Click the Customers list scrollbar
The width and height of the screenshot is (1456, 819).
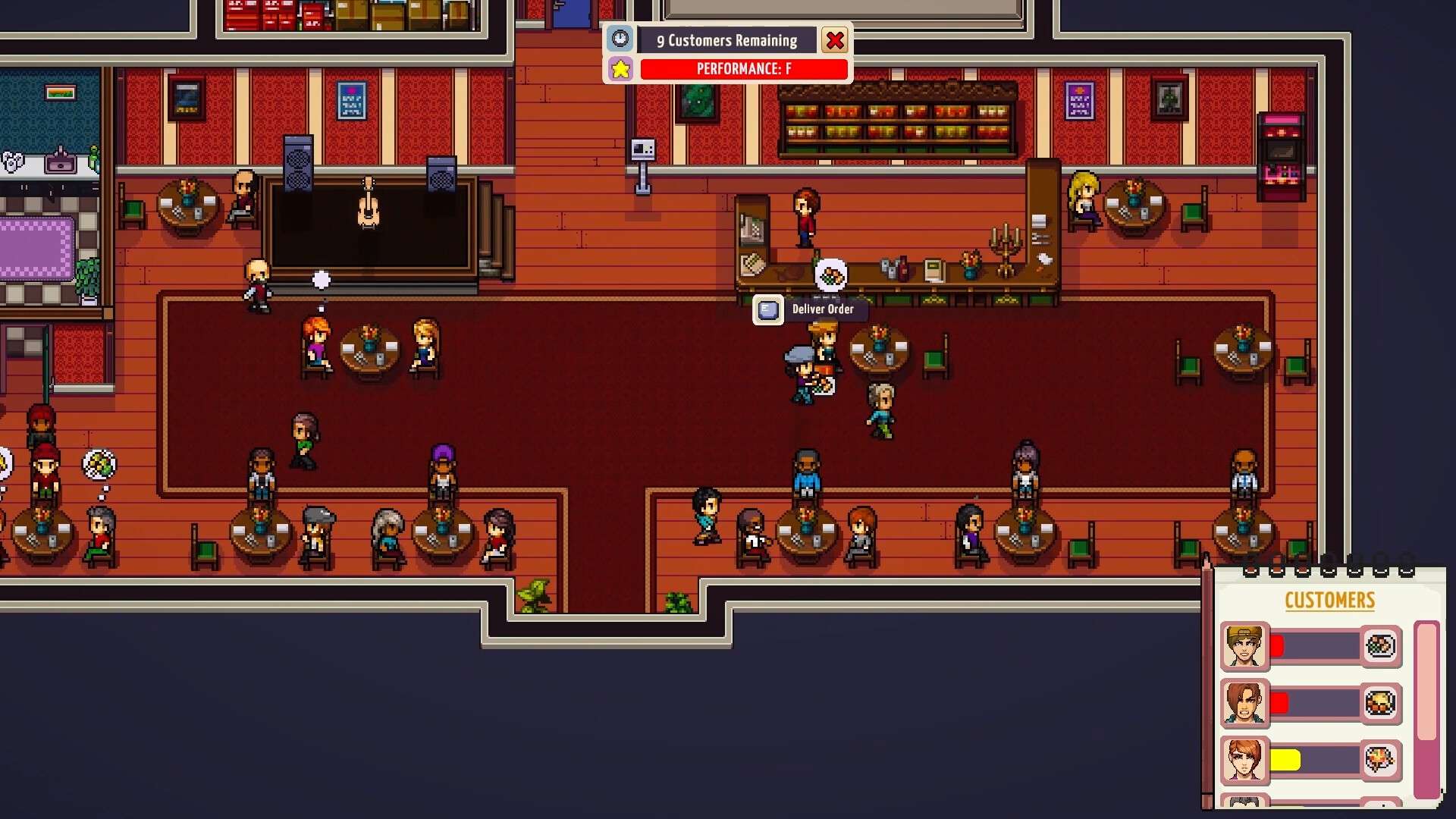point(1426,682)
